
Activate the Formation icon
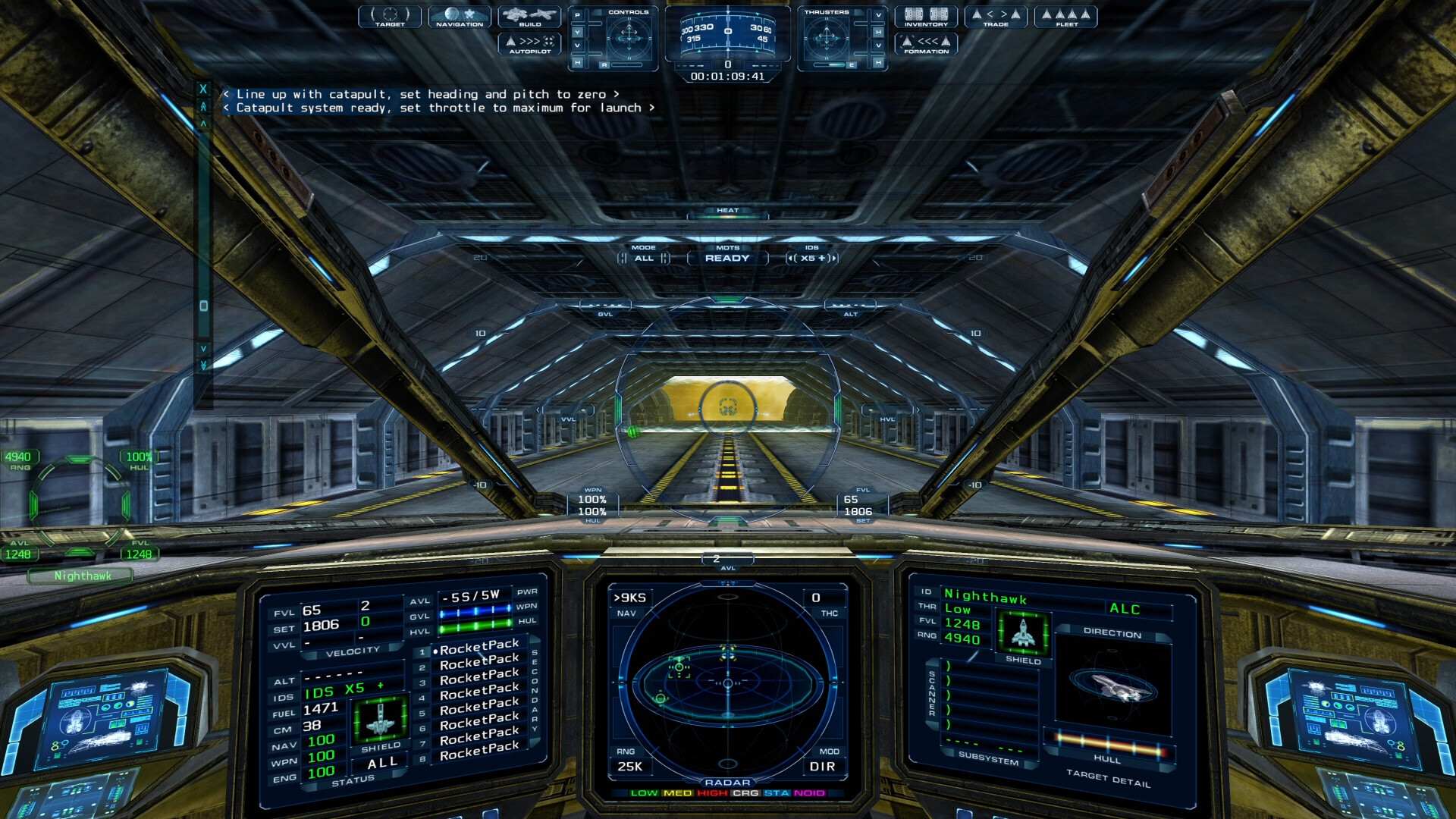click(928, 45)
